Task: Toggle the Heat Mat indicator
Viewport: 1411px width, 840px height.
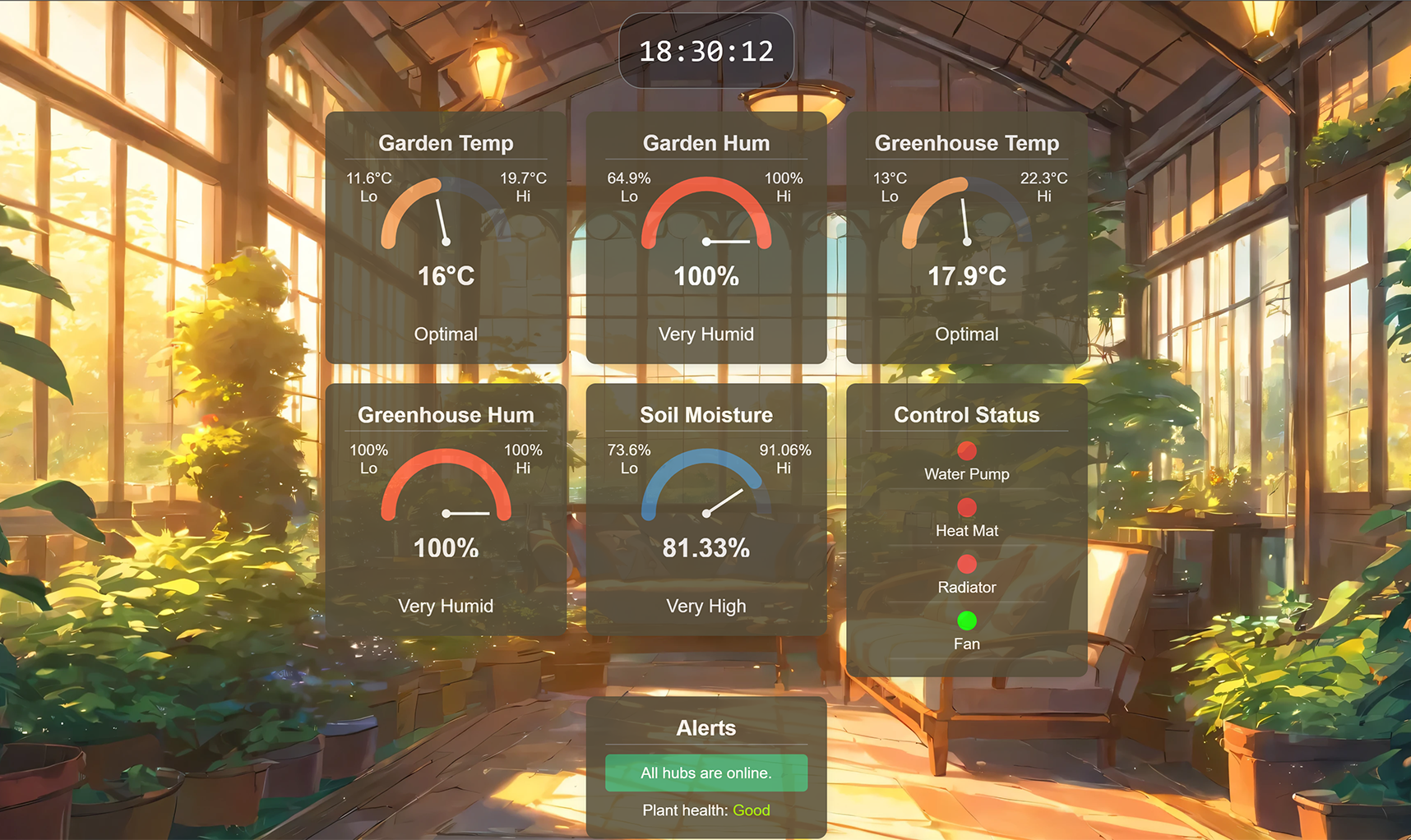Action: pos(966,507)
